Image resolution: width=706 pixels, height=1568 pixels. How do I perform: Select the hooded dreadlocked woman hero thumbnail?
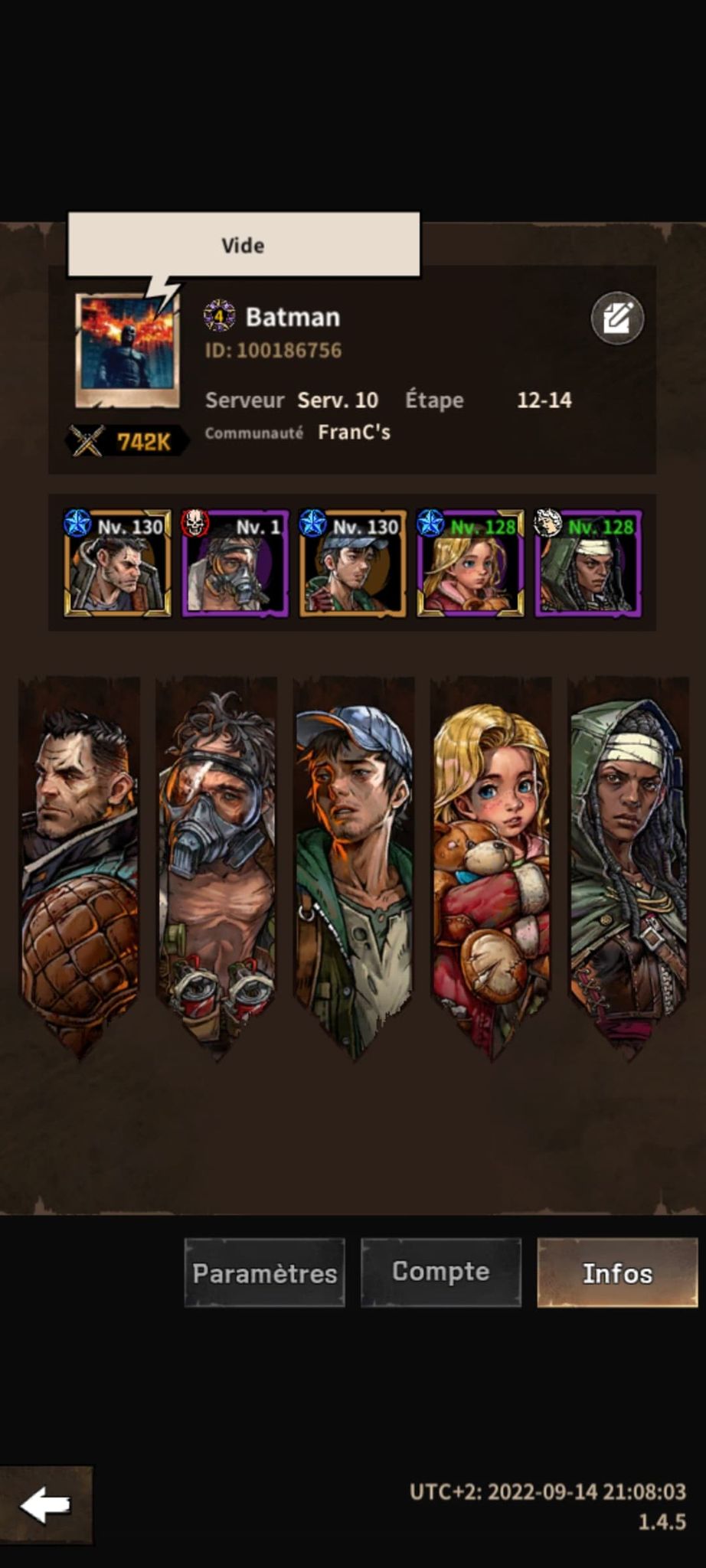click(588, 563)
